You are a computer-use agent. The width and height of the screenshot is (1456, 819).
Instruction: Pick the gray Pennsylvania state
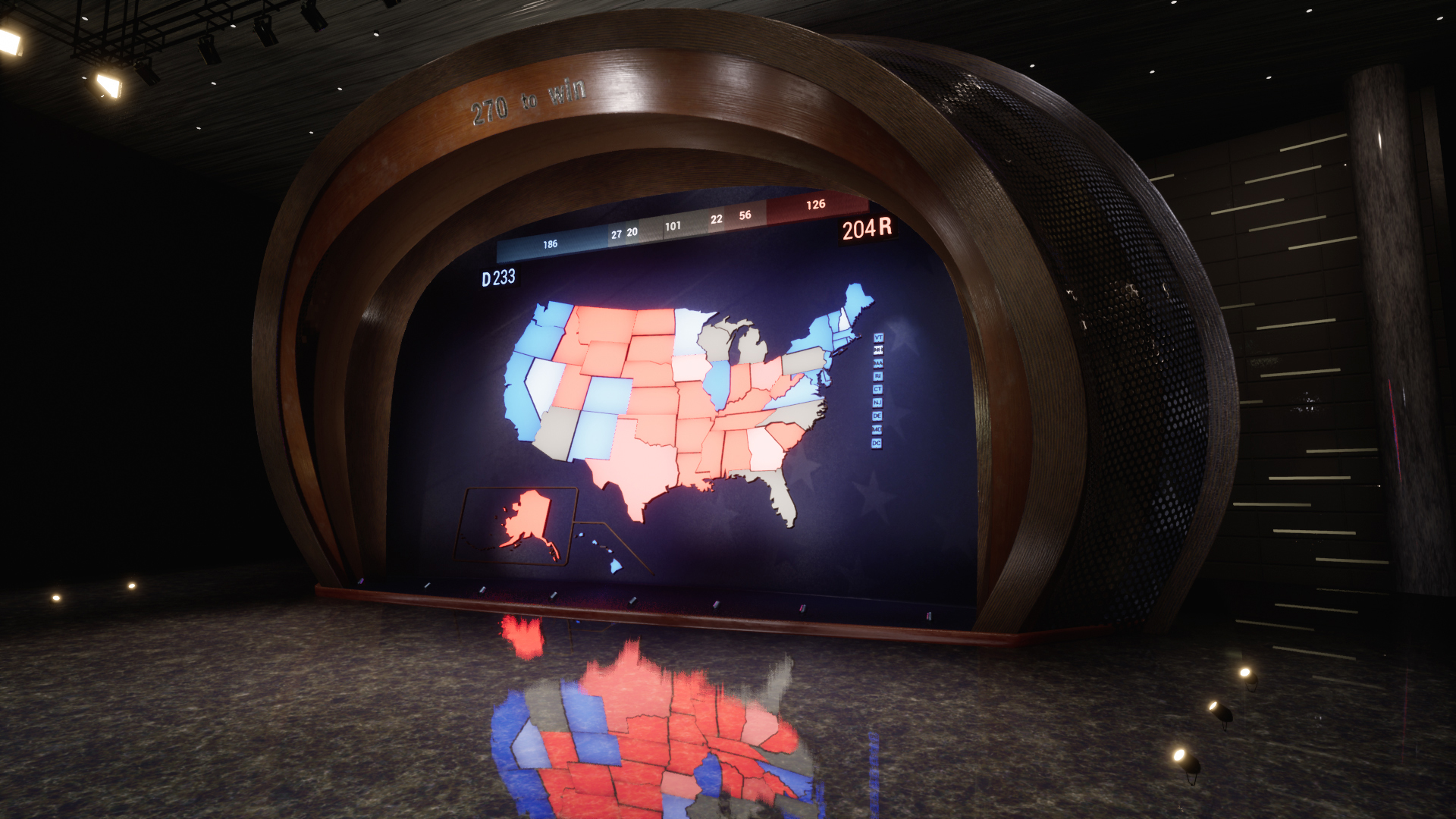pyautogui.click(x=804, y=359)
